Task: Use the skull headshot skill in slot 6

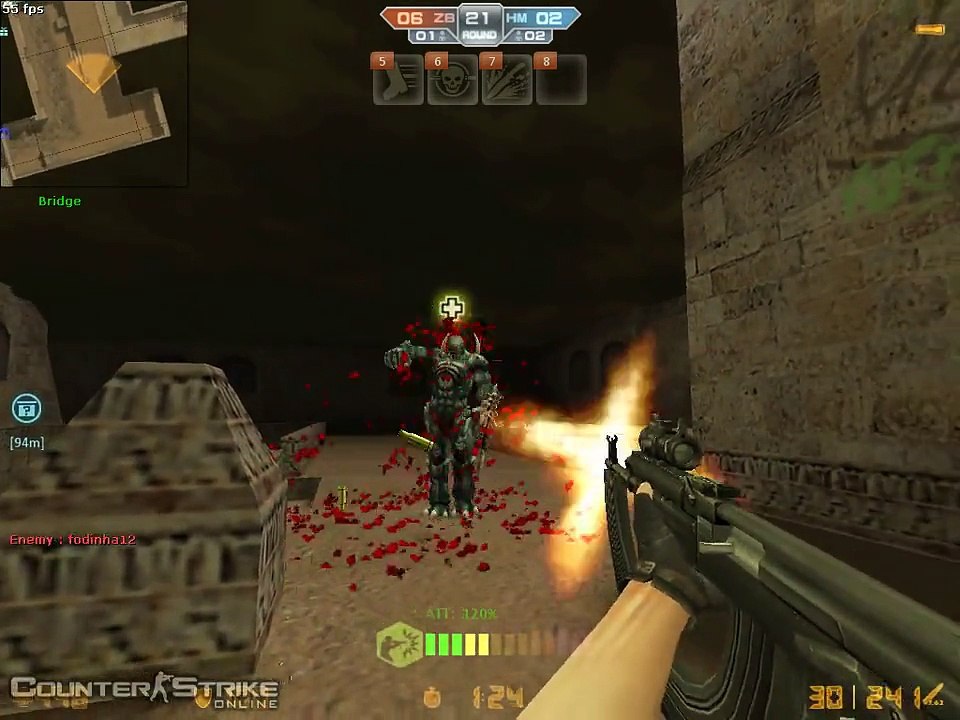Action: 452,80
